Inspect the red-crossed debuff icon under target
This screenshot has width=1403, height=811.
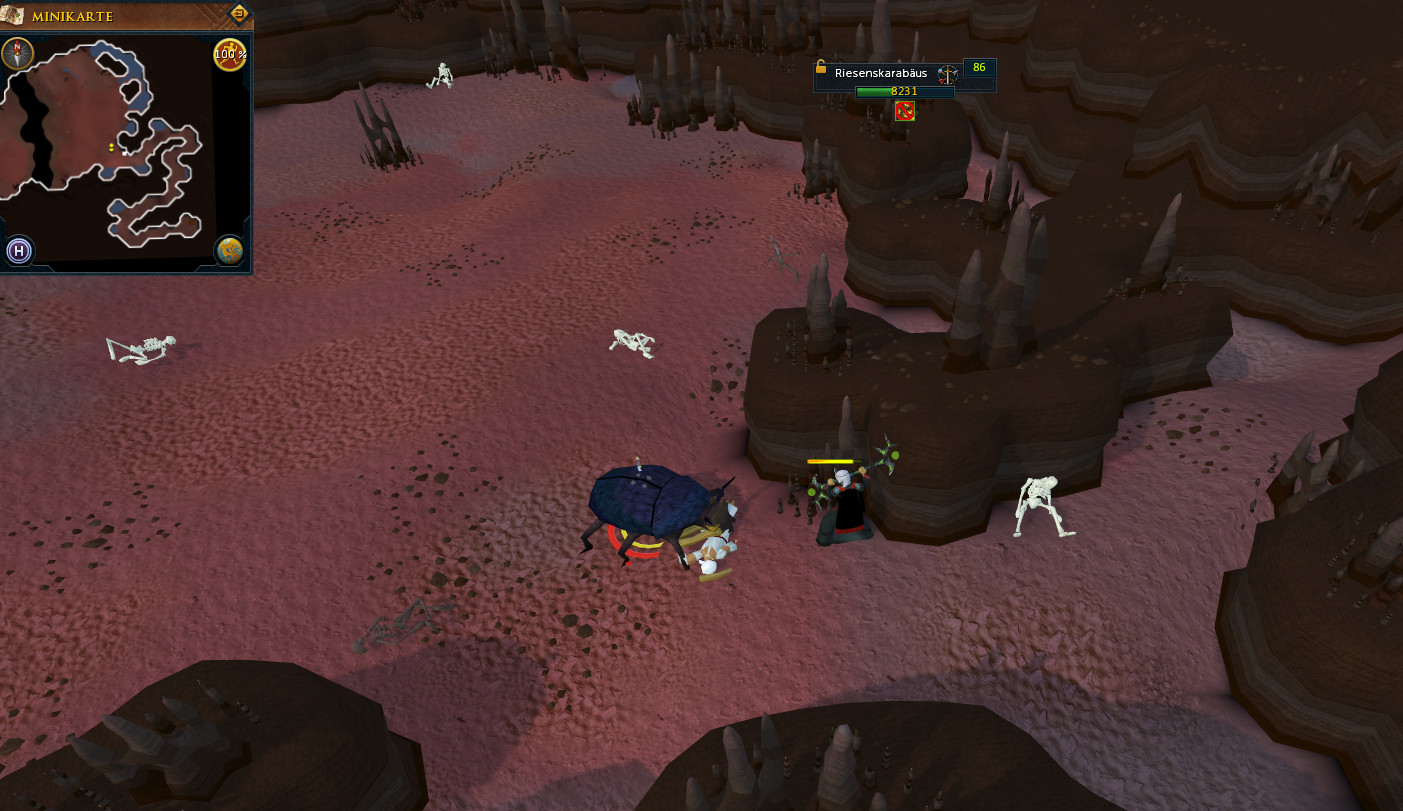pos(905,111)
